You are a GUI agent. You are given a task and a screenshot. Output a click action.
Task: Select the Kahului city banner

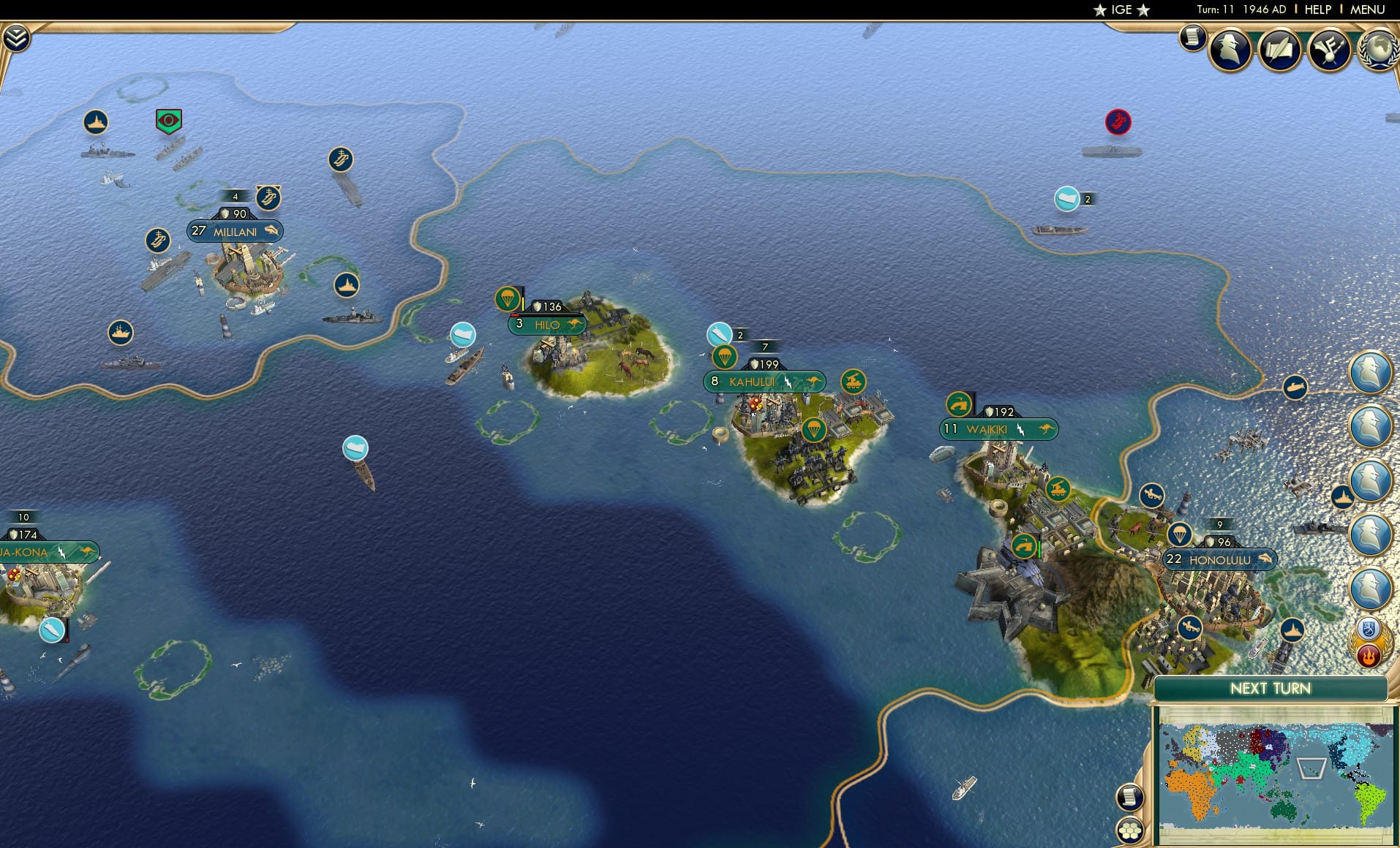point(765,381)
